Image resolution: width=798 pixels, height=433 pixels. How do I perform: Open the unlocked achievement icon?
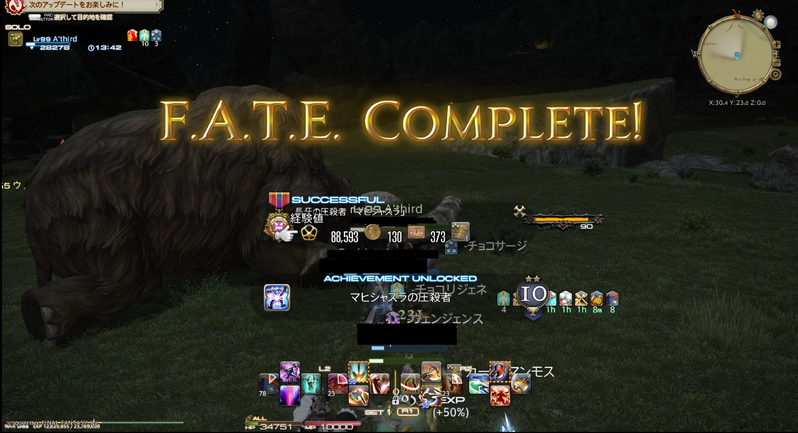pos(277,297)
